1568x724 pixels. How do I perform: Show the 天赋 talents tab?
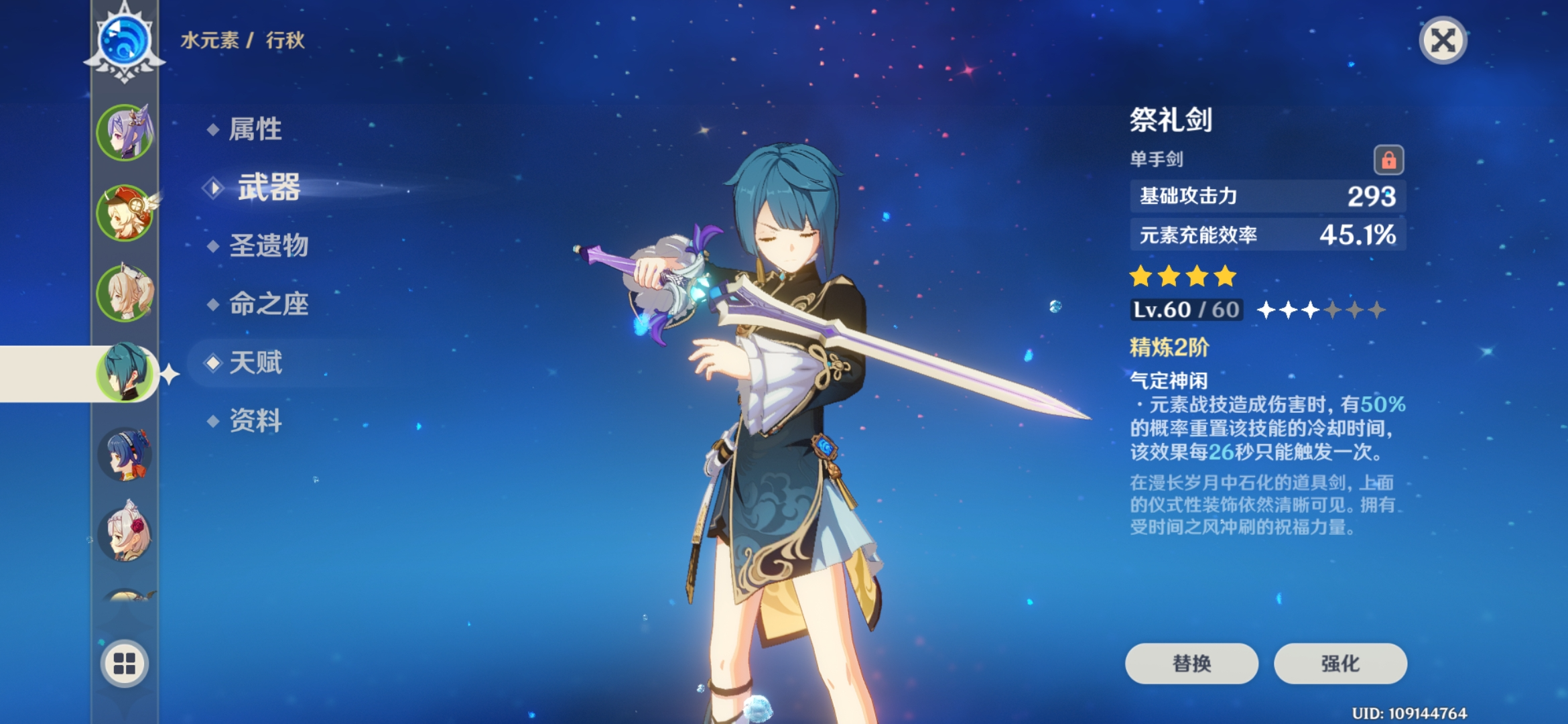point(255,363)
